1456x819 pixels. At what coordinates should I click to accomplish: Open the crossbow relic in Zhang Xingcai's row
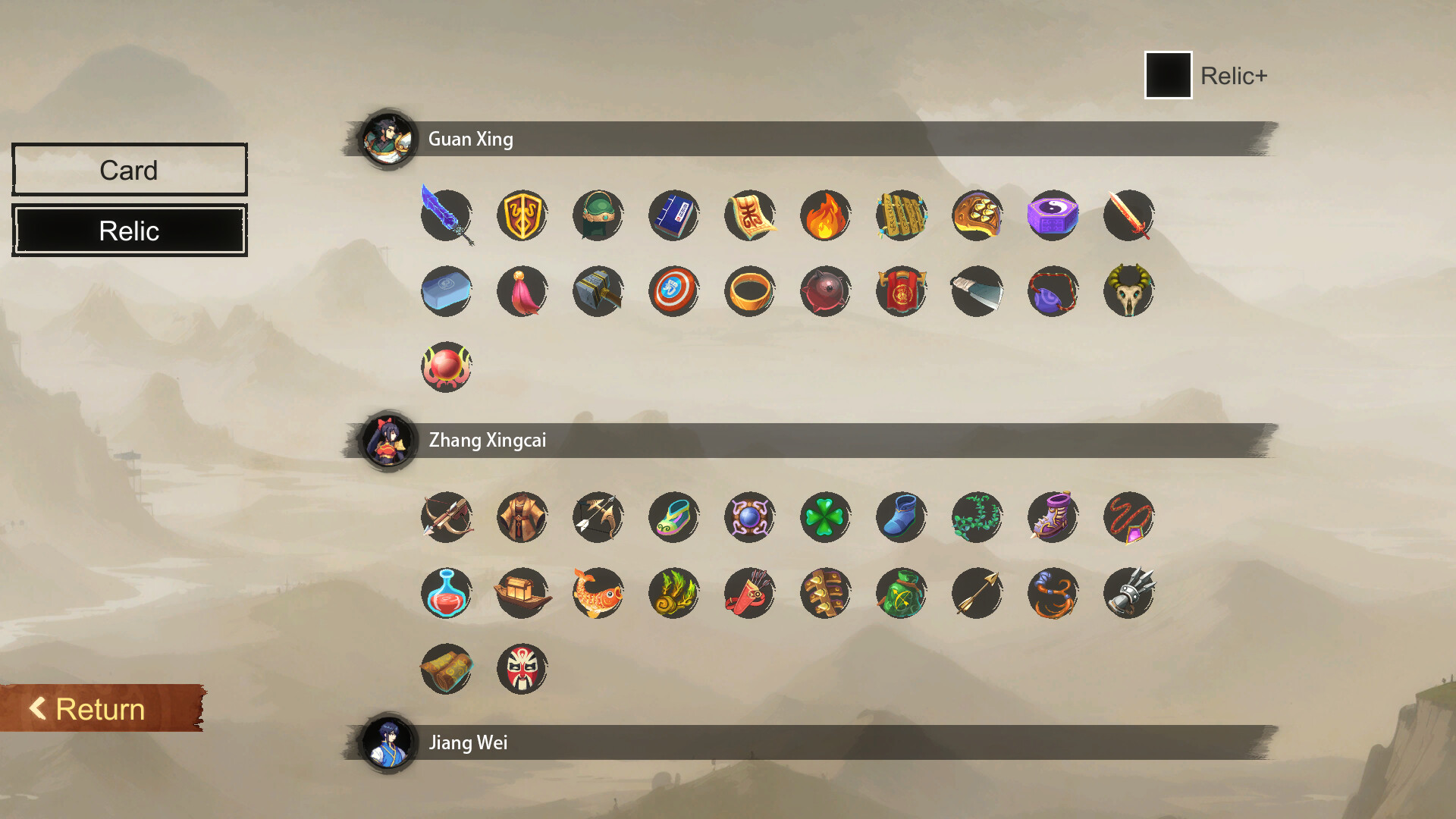coord(446,517)
